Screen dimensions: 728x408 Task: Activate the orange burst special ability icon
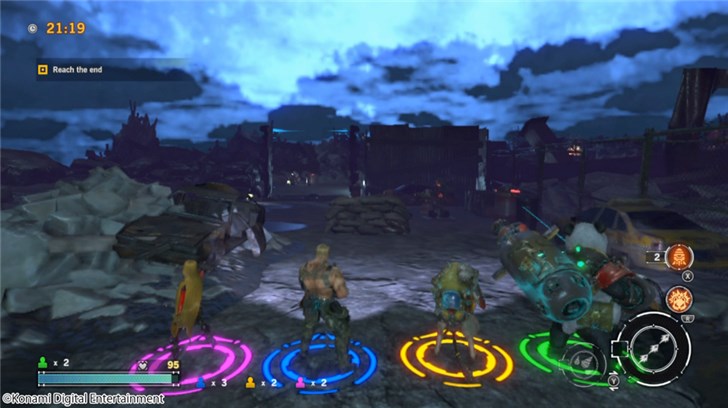tap(681, 298)
